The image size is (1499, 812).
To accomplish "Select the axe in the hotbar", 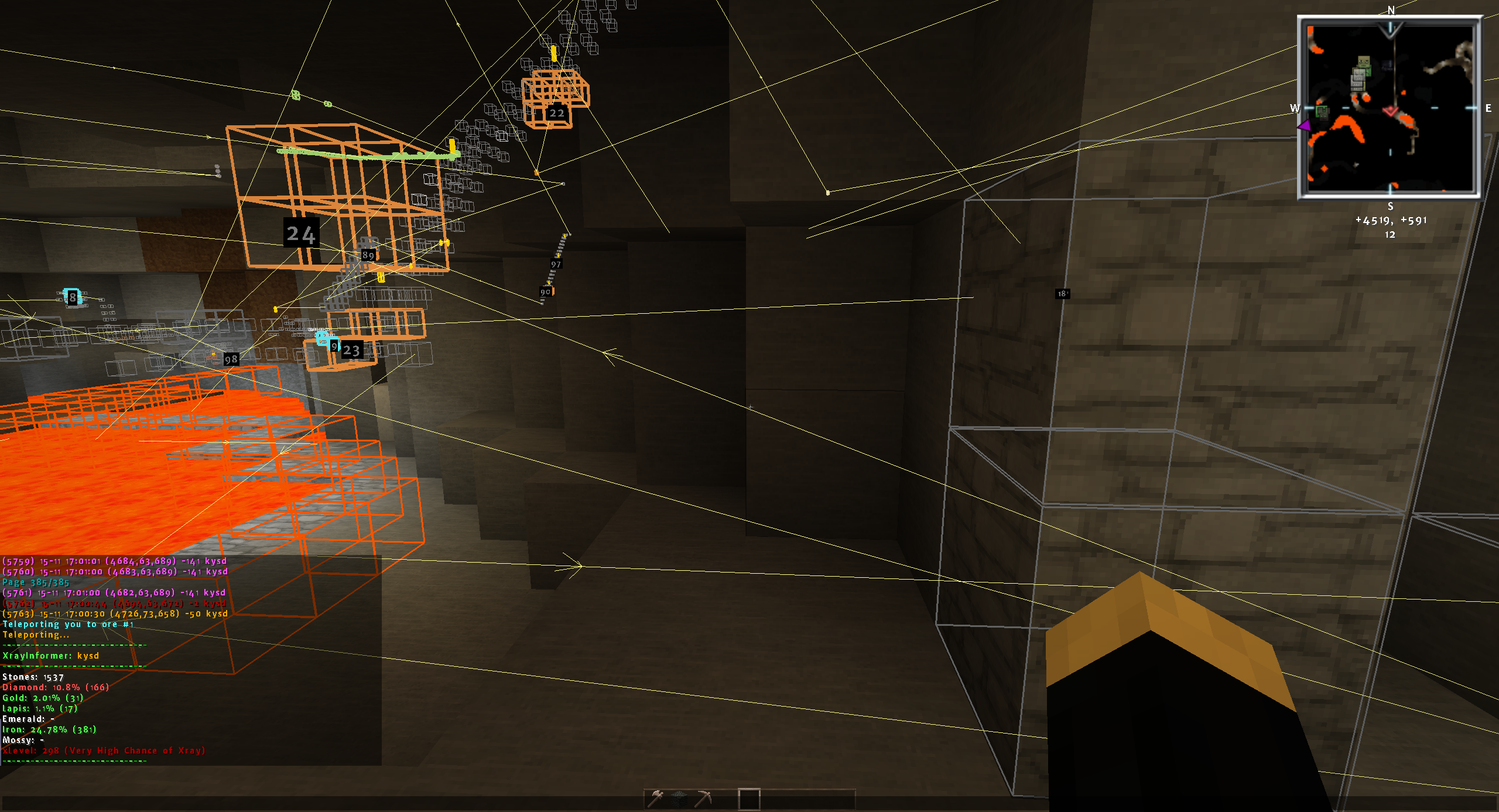I will [x=656, y=799].
